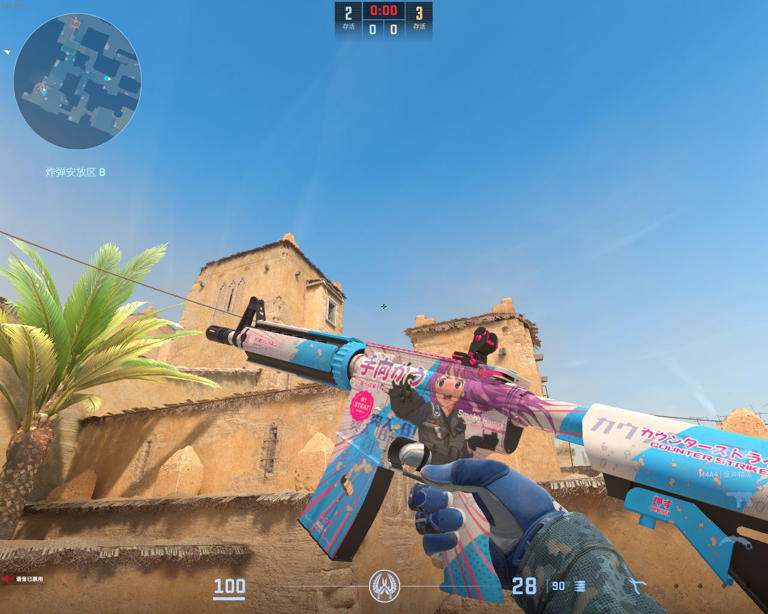Select the voice muted speaker icon

(x=7, y=579)
